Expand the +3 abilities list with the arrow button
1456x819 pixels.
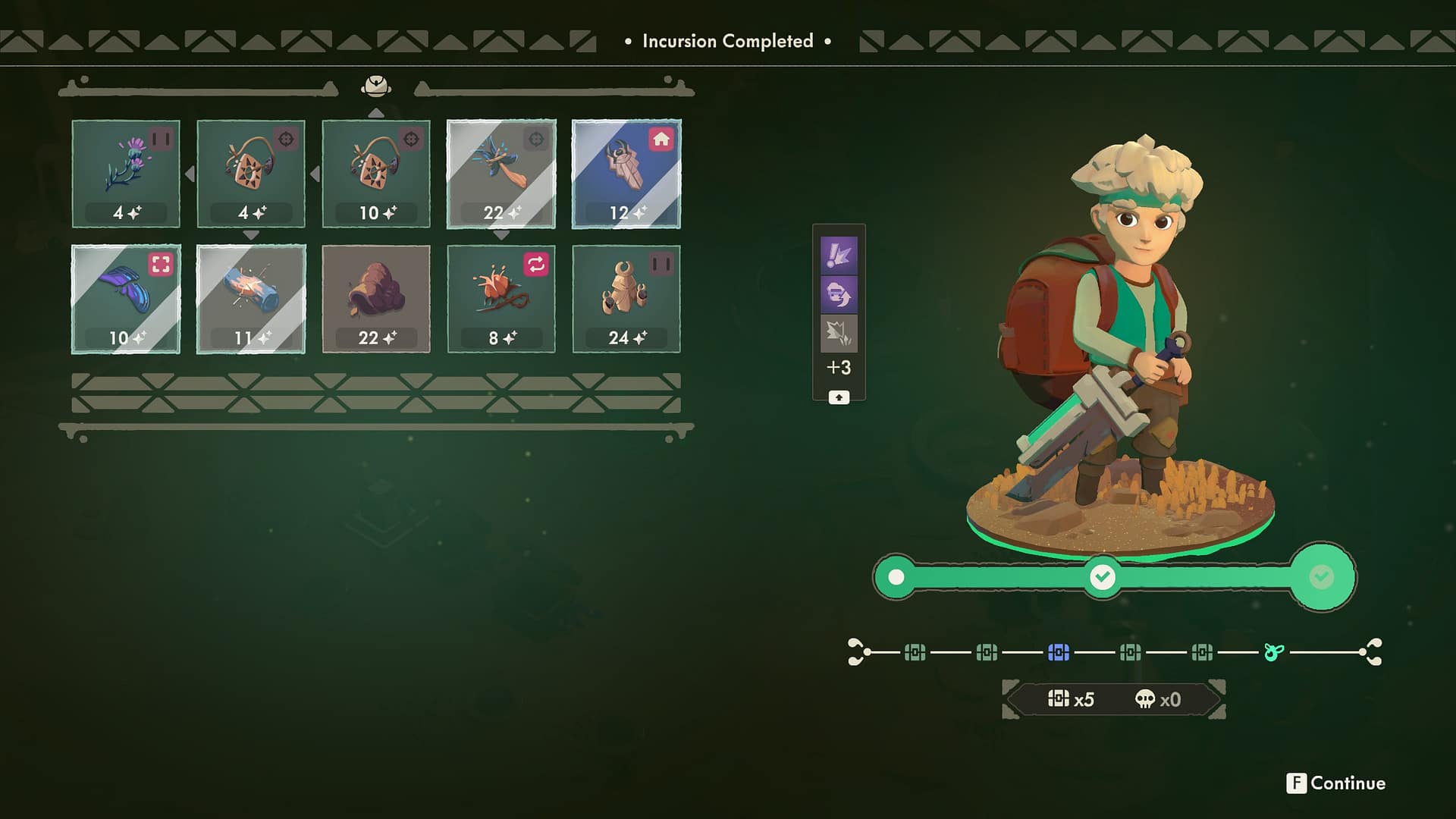839,397
